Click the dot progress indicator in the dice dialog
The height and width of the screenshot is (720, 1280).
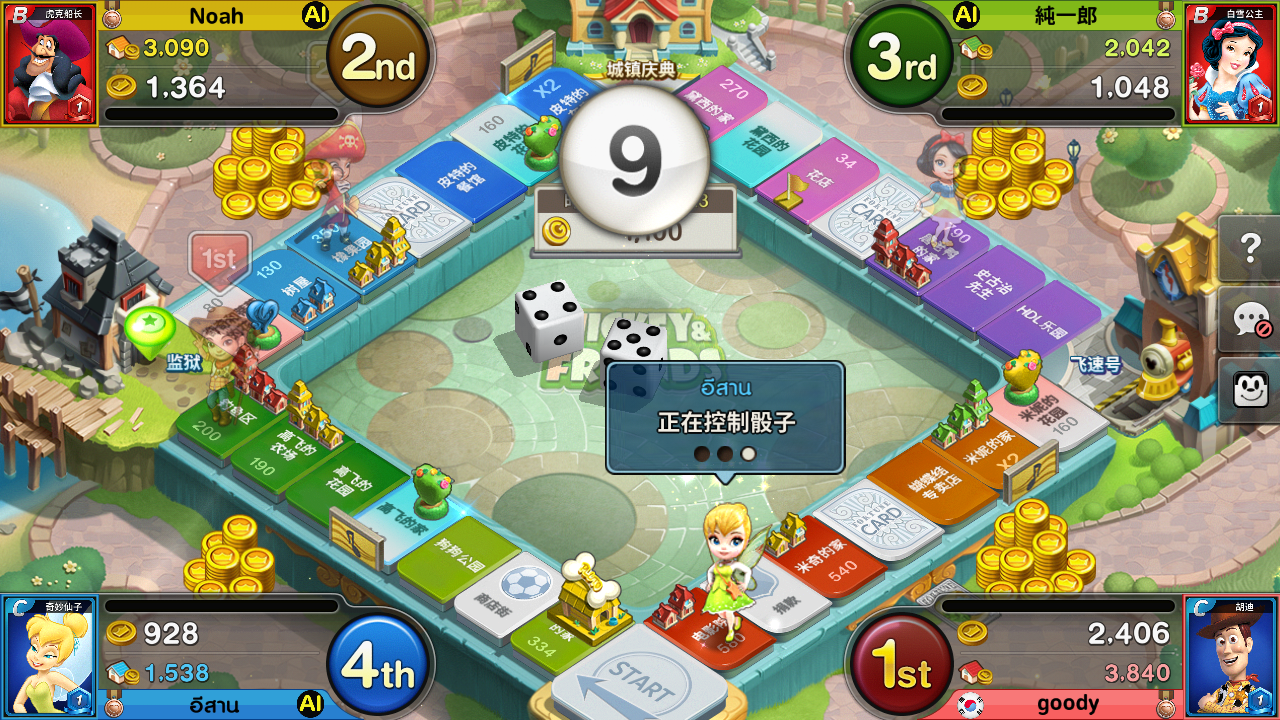[x=723, y=453]
